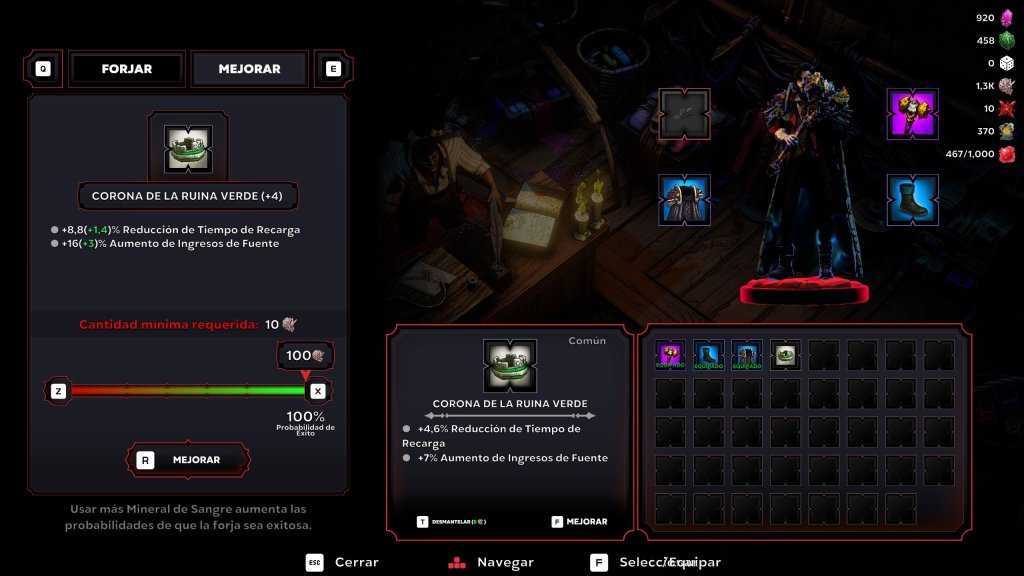The width and height of the screenshot is (1024, 576).
Task: Select the armor item in the inventory grid
Action: (746, 355)
